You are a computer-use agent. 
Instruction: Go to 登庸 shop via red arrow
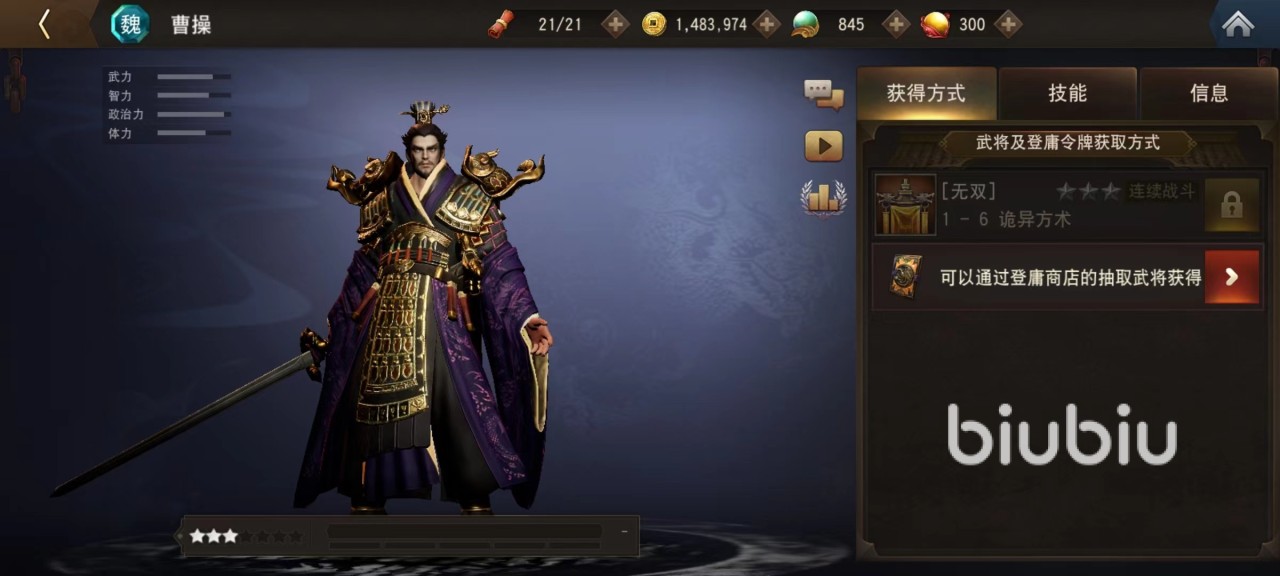coord(1231,277)
